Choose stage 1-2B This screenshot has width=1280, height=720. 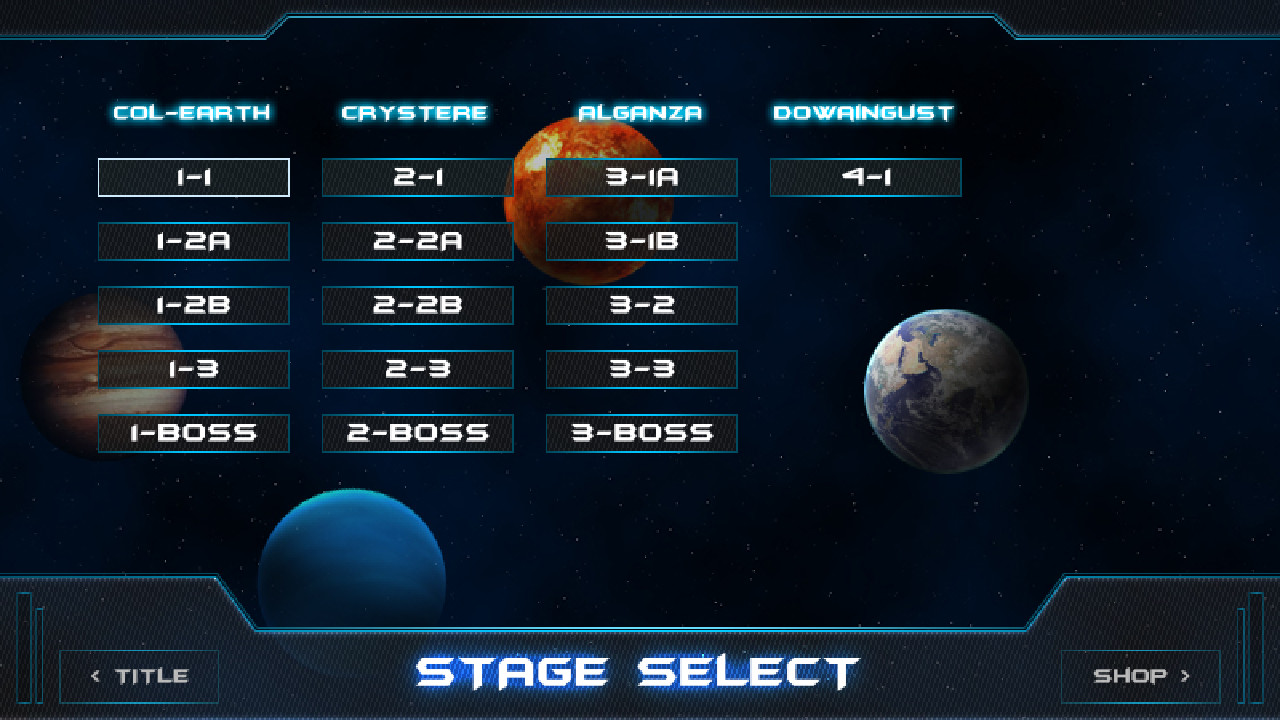tap(193, 305)
